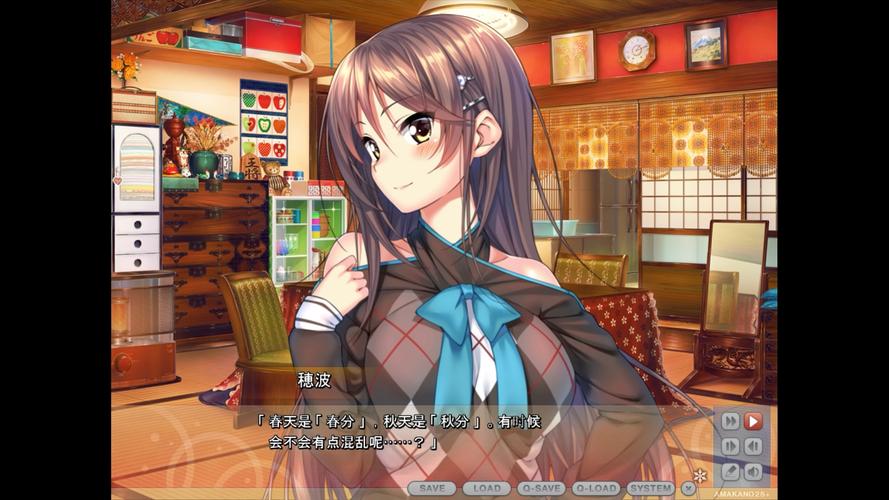Click the Q-LOAD quick load button
The image size is (889, 500).
click(x=596, y=489)
